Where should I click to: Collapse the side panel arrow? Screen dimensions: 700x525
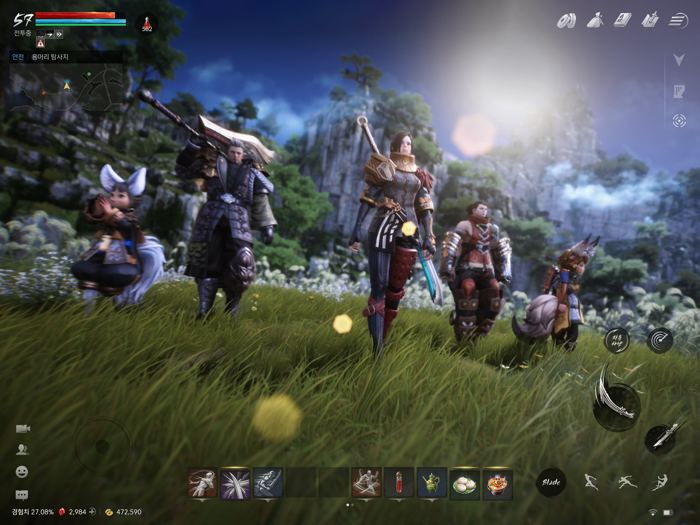pos(679,60)
